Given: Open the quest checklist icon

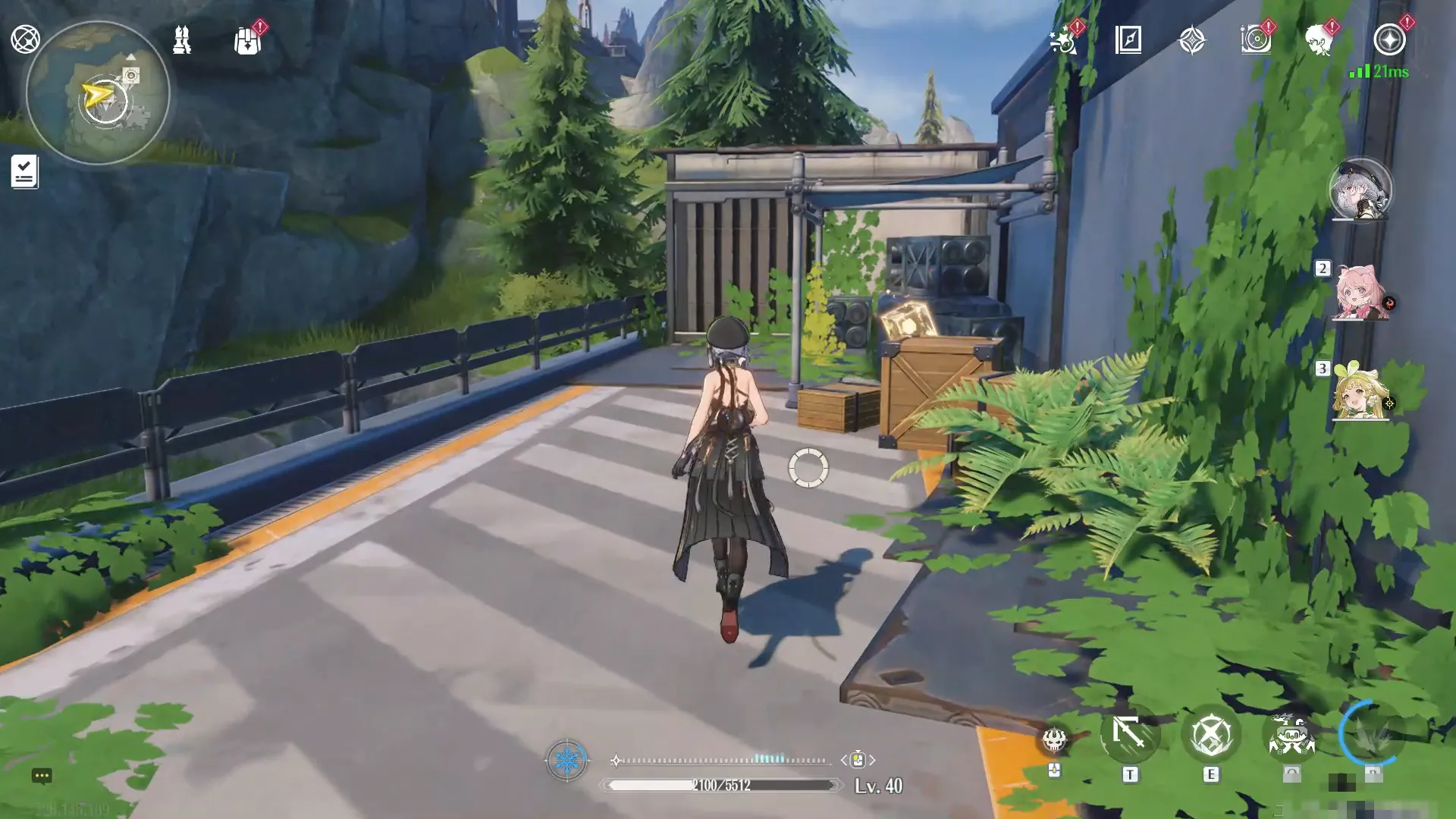Looking at the screenshot, I should [x=24, y=171].
